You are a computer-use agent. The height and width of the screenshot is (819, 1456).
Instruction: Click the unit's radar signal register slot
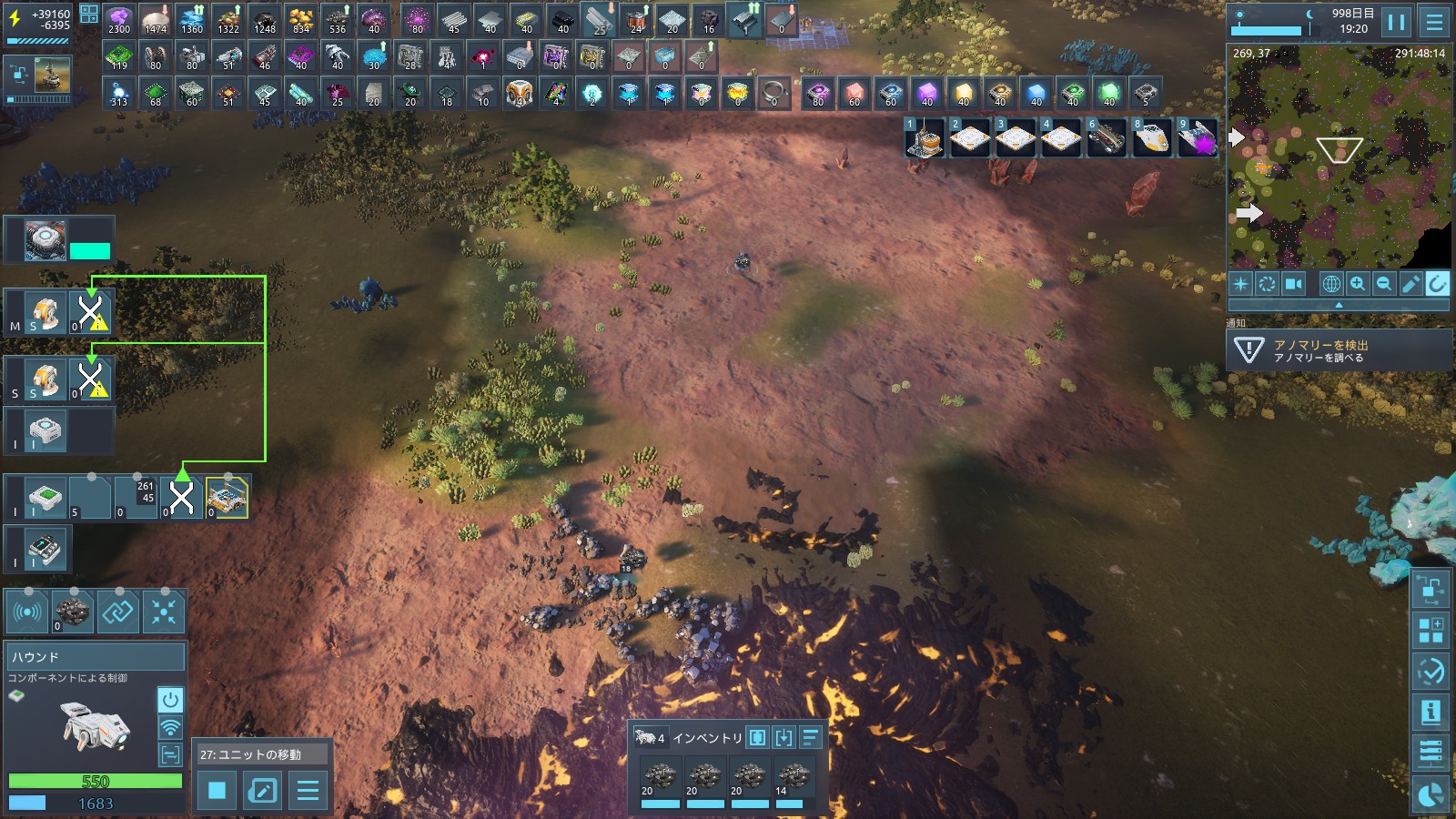[x=27, y=612]
